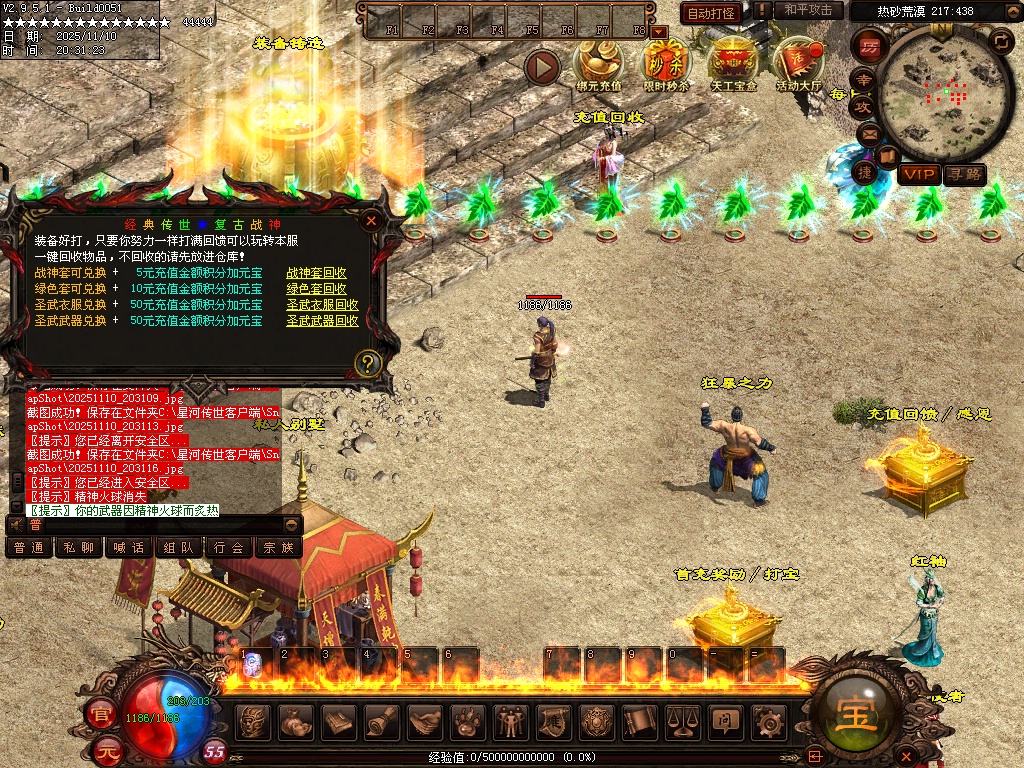The image size is (1024, 768).
Task: Switch to the 行会 guild chat tab
Action: tap(229, 548)
